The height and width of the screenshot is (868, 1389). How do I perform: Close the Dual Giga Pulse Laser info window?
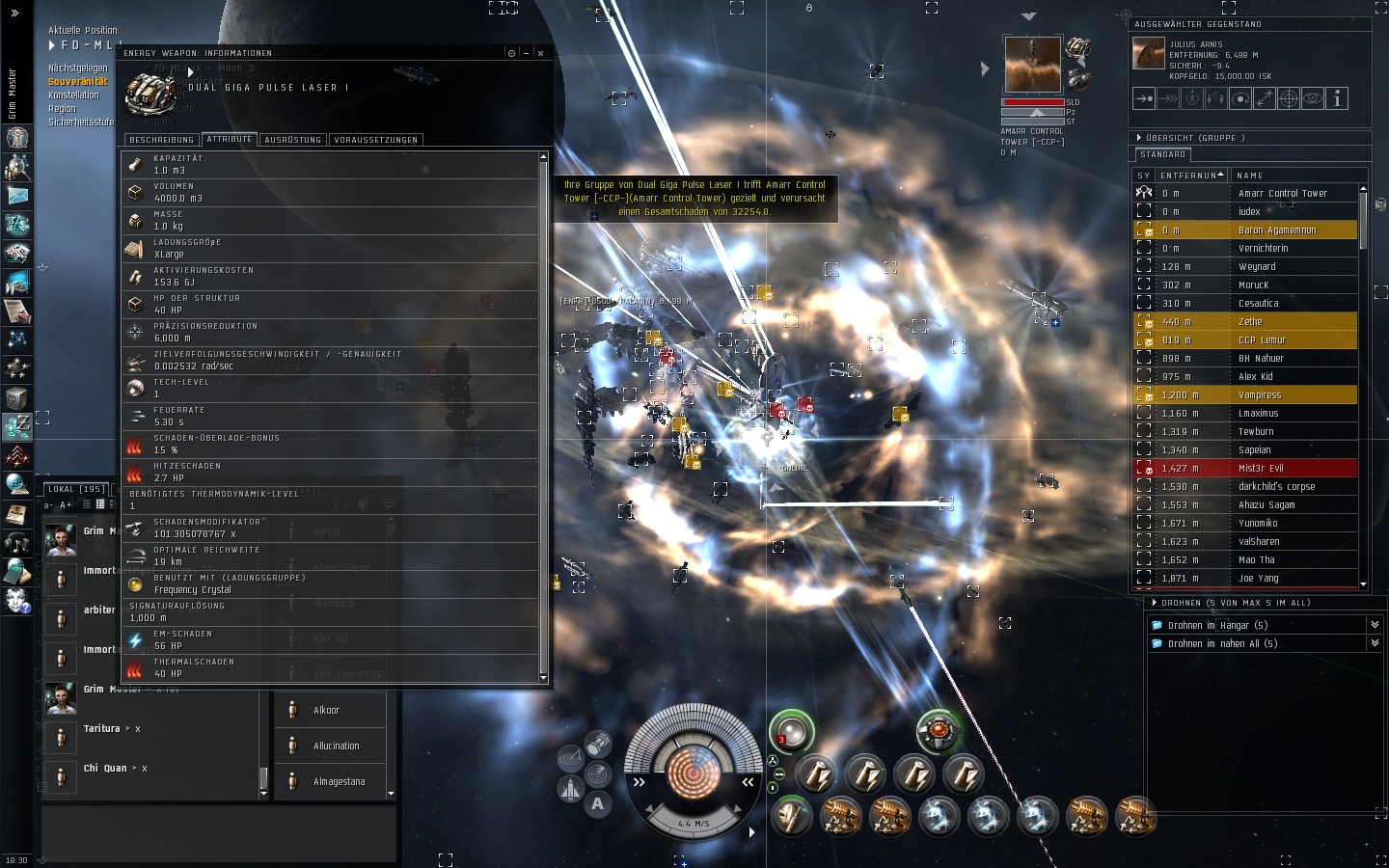540,53
